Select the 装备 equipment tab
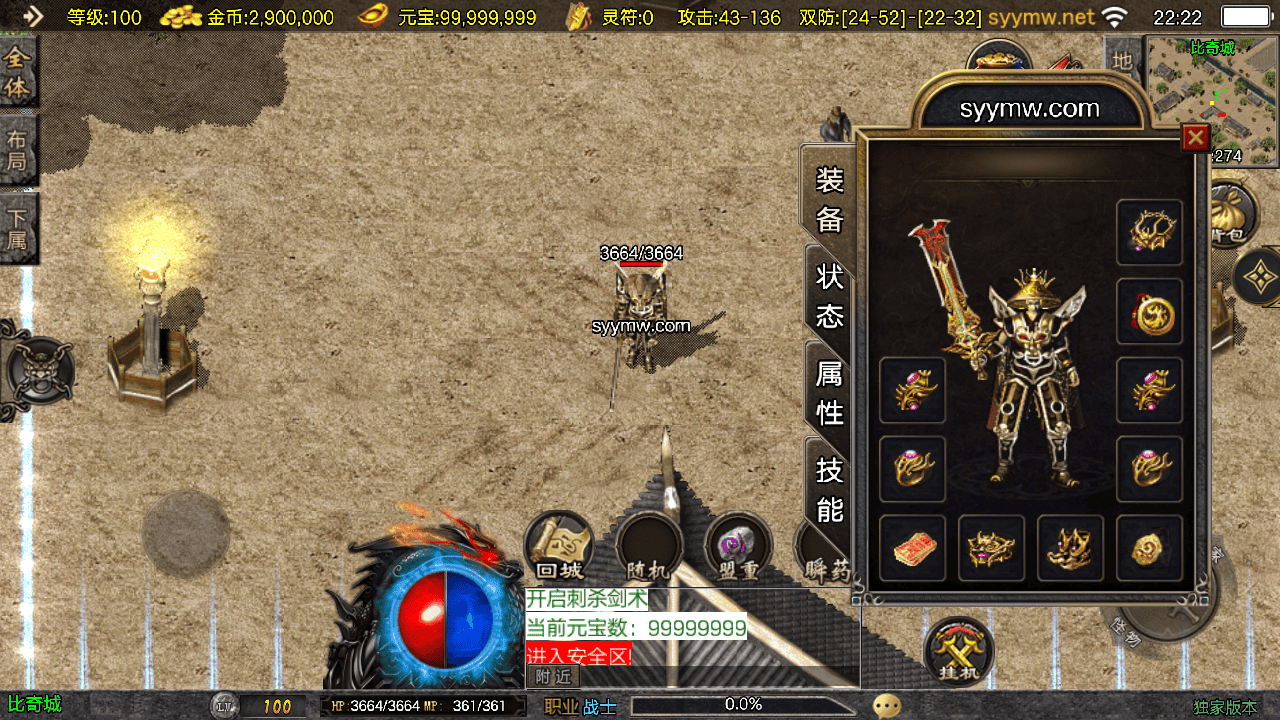Screen dimensions: 1280x720 tap(830, 199)
